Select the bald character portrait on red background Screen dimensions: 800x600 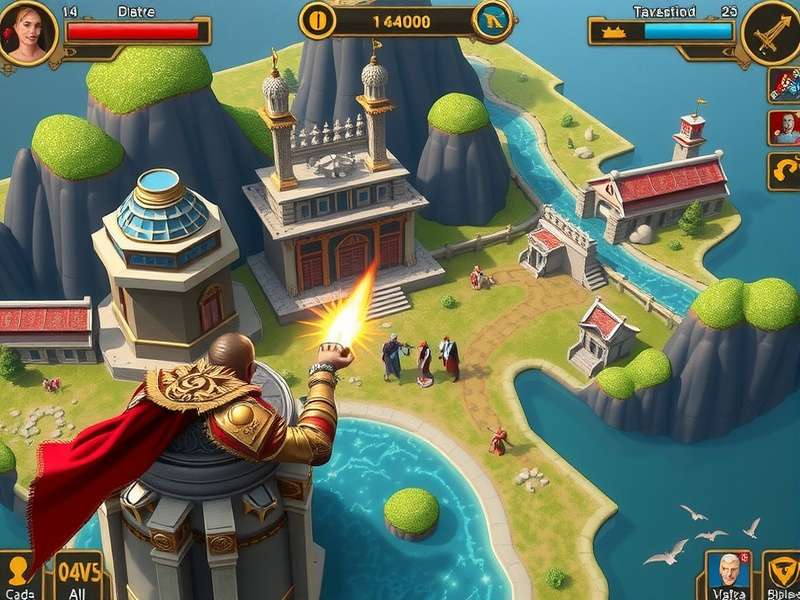[x=784, y=127]
